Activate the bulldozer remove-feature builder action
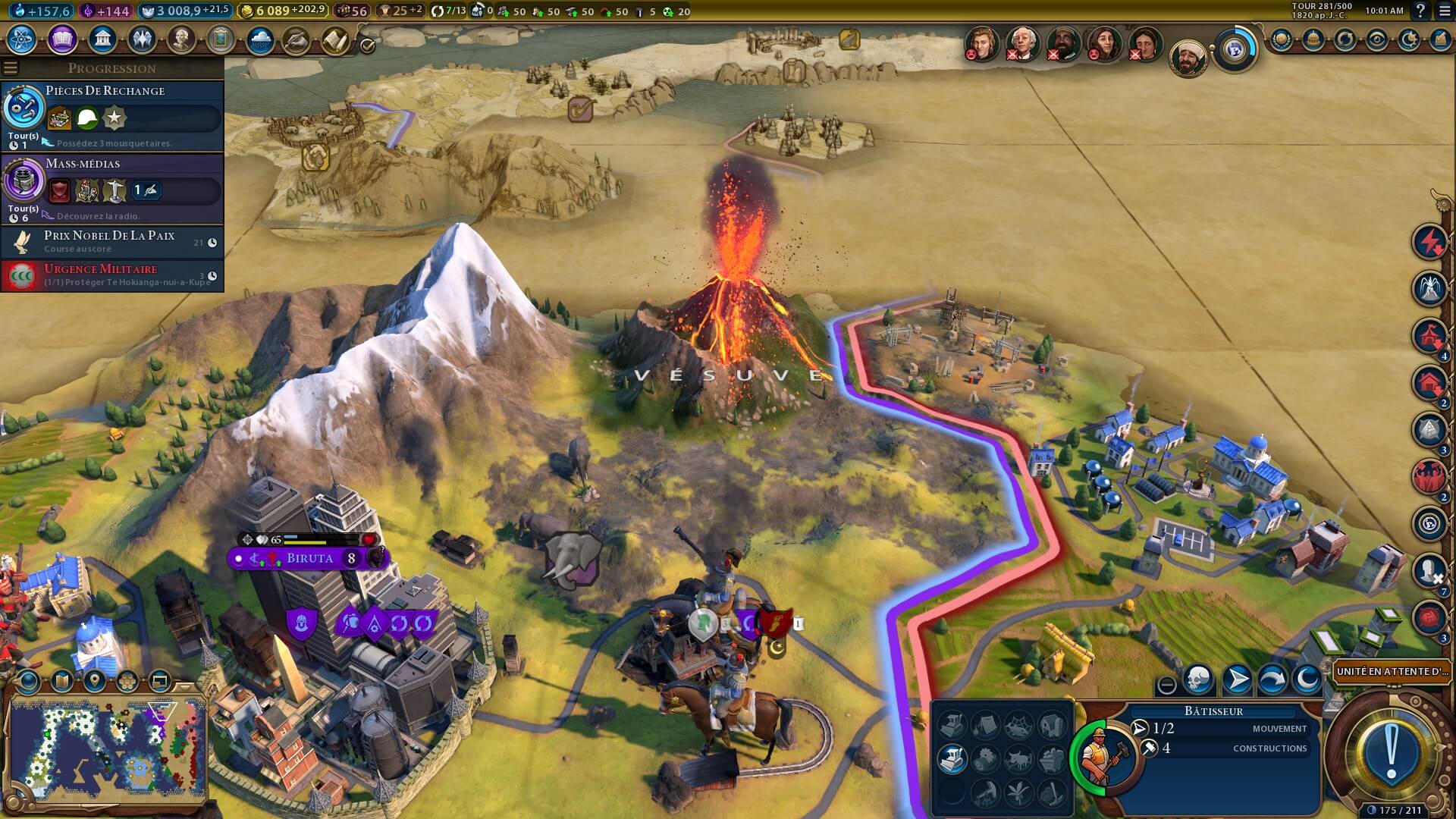Screen dimensions: 1456x819 click(x=952, y=758)
